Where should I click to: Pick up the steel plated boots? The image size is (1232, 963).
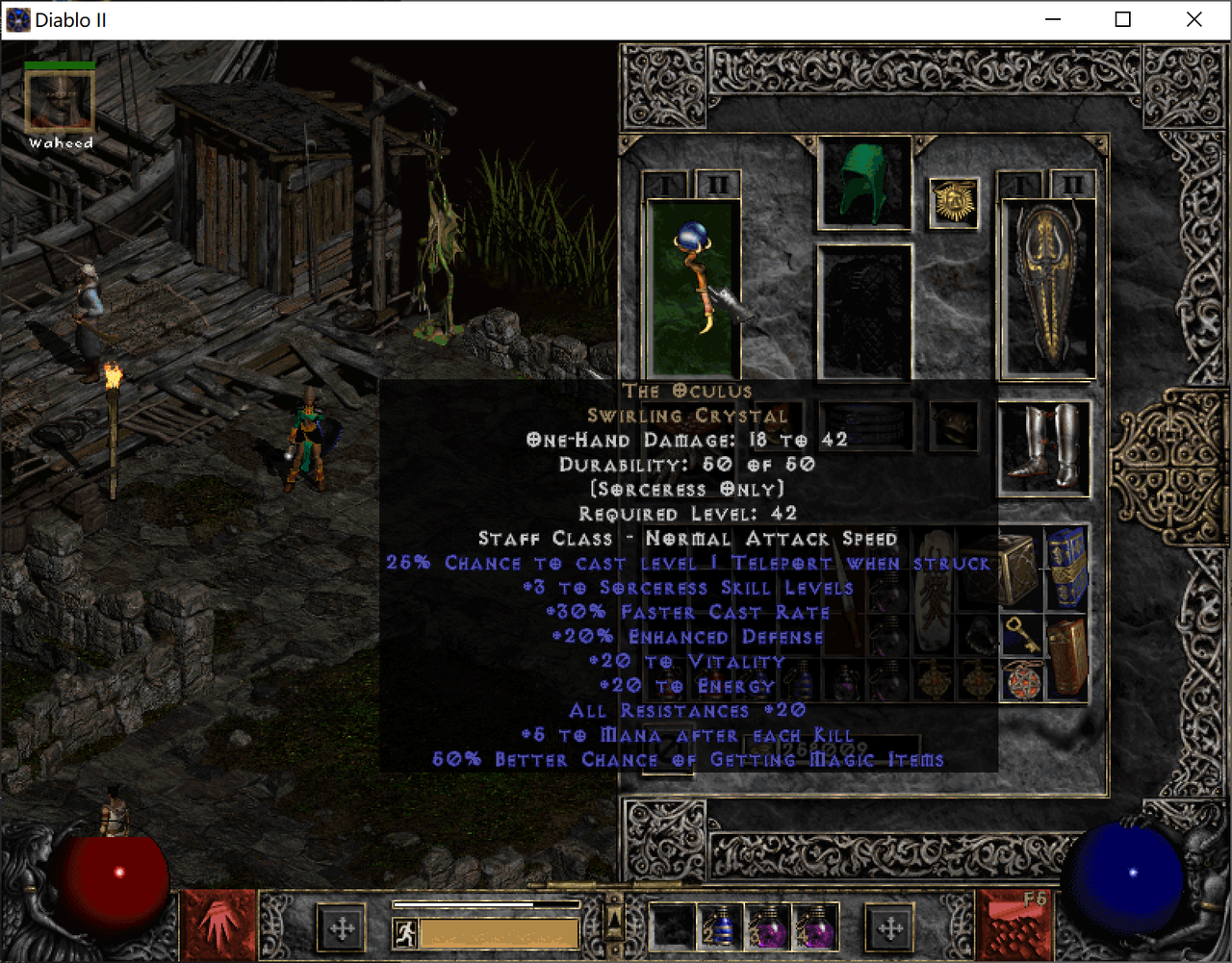1044,447
